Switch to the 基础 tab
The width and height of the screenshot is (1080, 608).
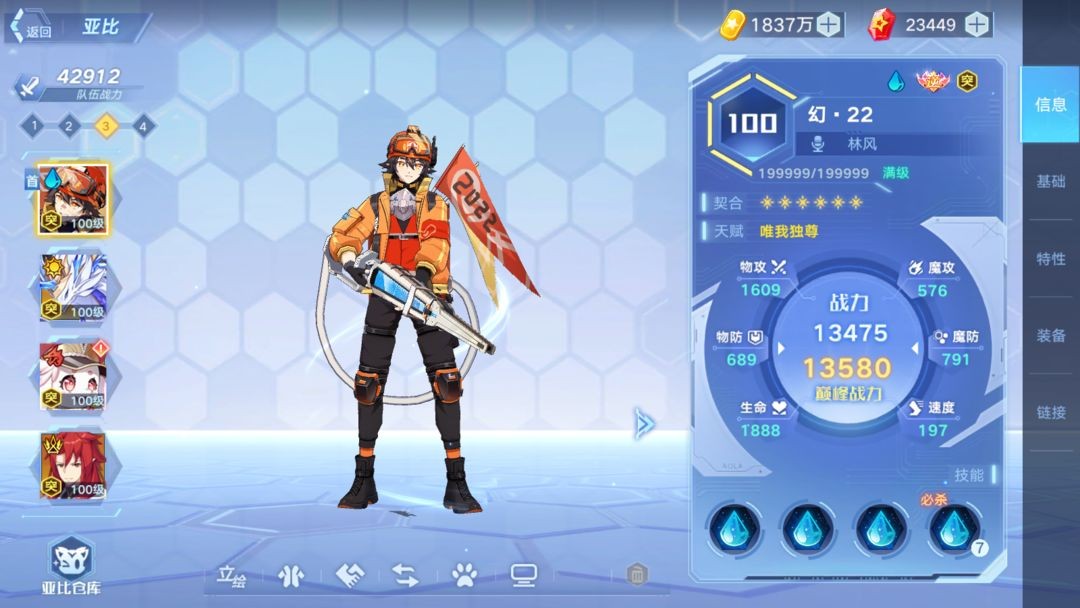point(1050,181)
